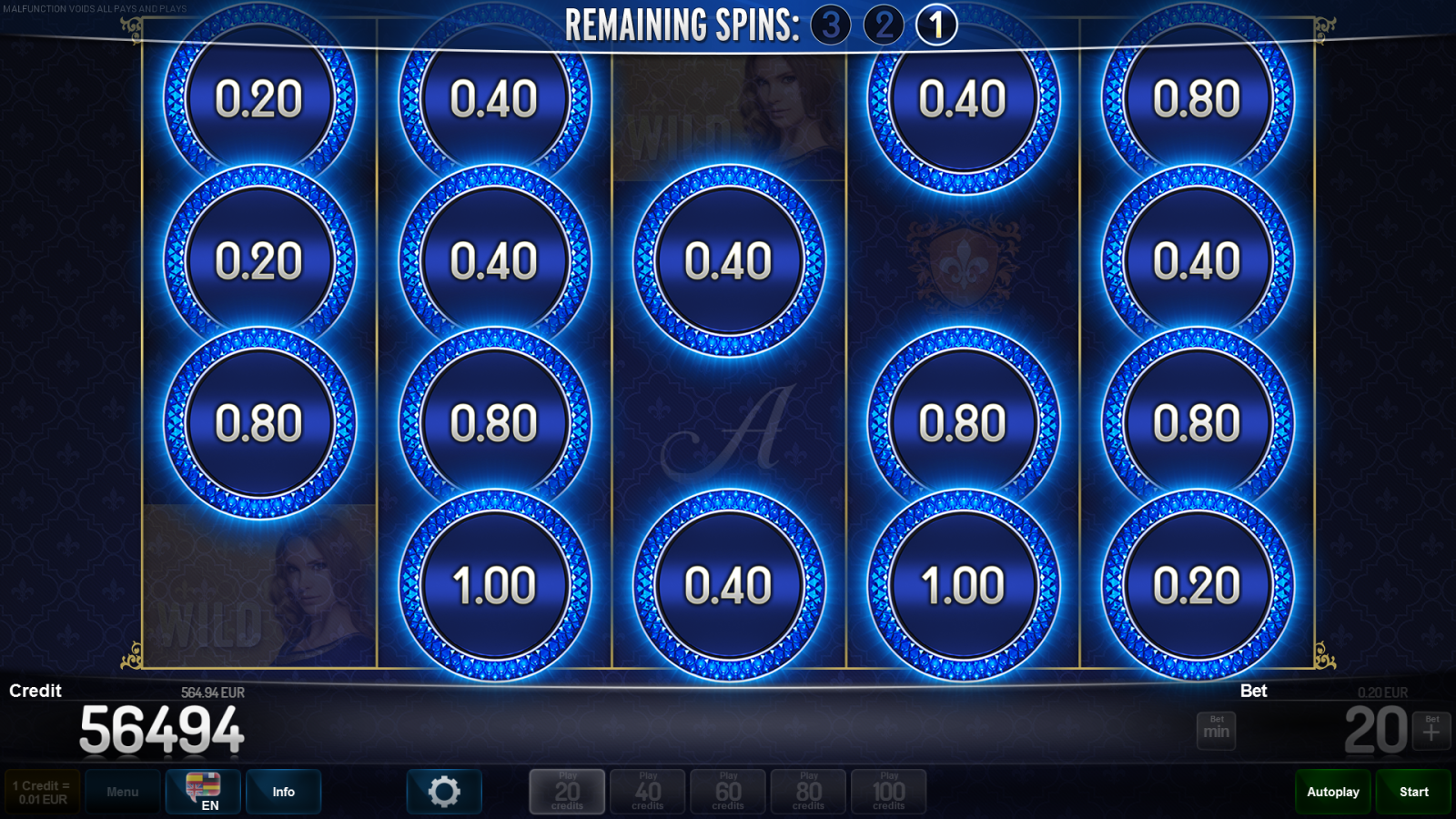Toggle the 1 Credit = 0.01 EUR denomination

point(42,792)
